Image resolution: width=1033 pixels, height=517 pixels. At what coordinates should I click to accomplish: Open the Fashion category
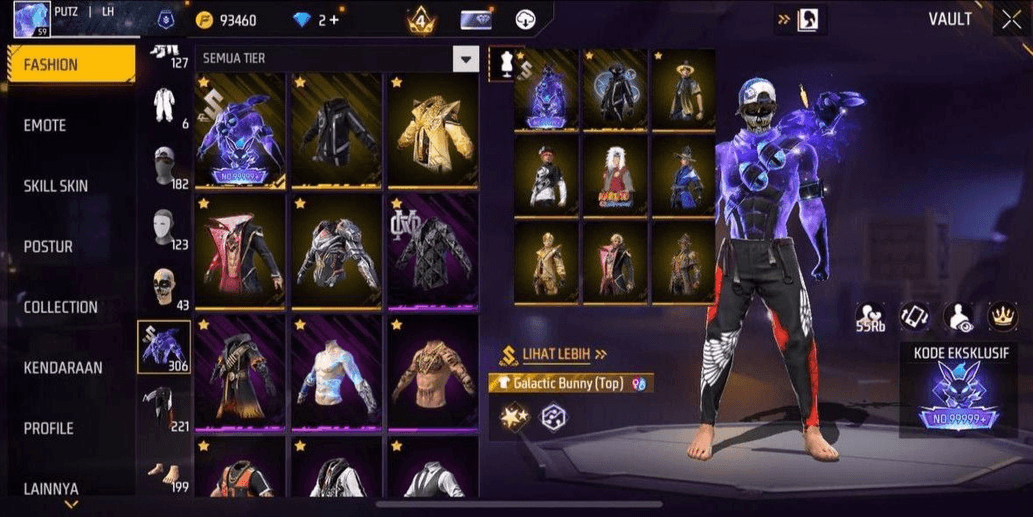(70, 65)
